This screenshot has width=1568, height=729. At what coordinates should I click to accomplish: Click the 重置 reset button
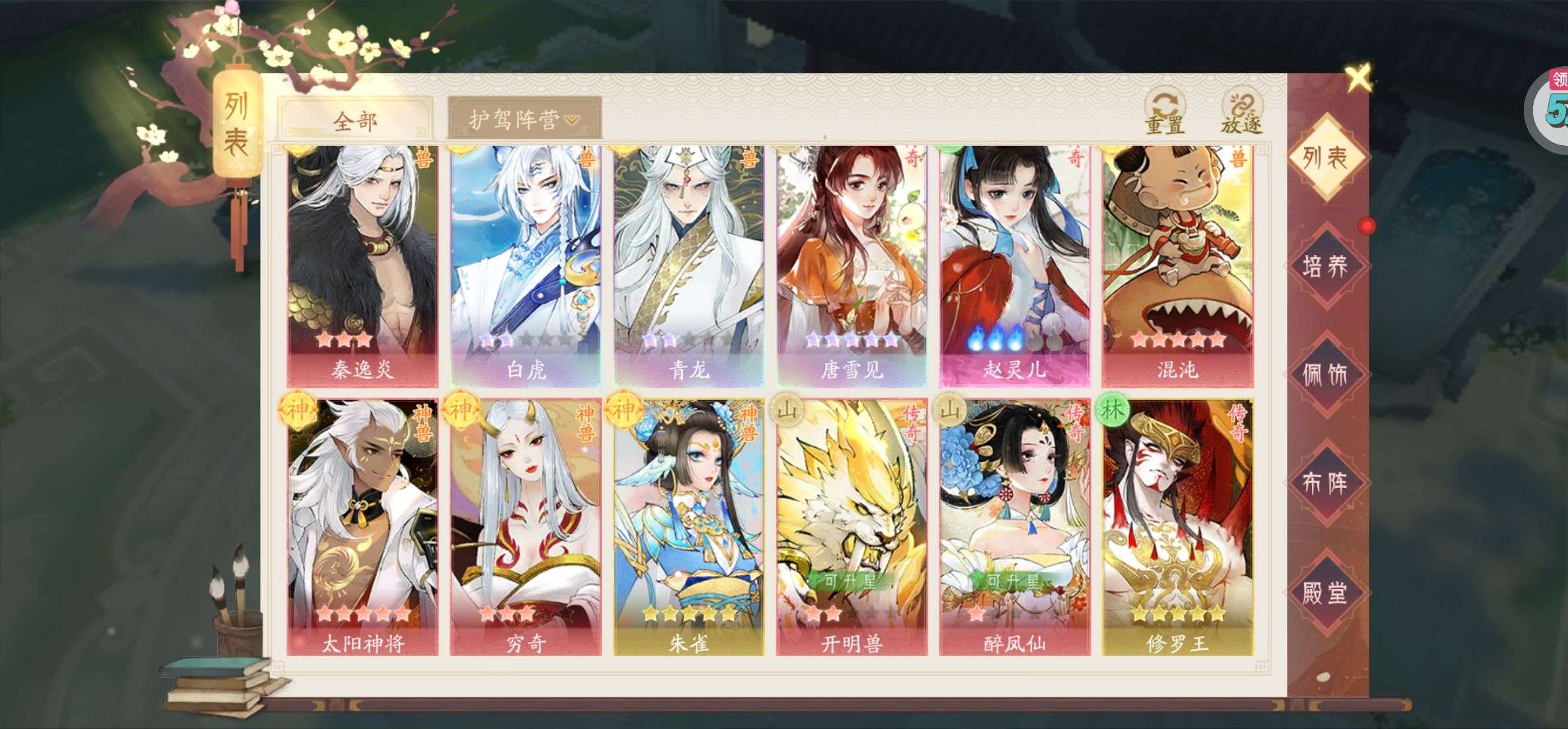coord(1165,114)
